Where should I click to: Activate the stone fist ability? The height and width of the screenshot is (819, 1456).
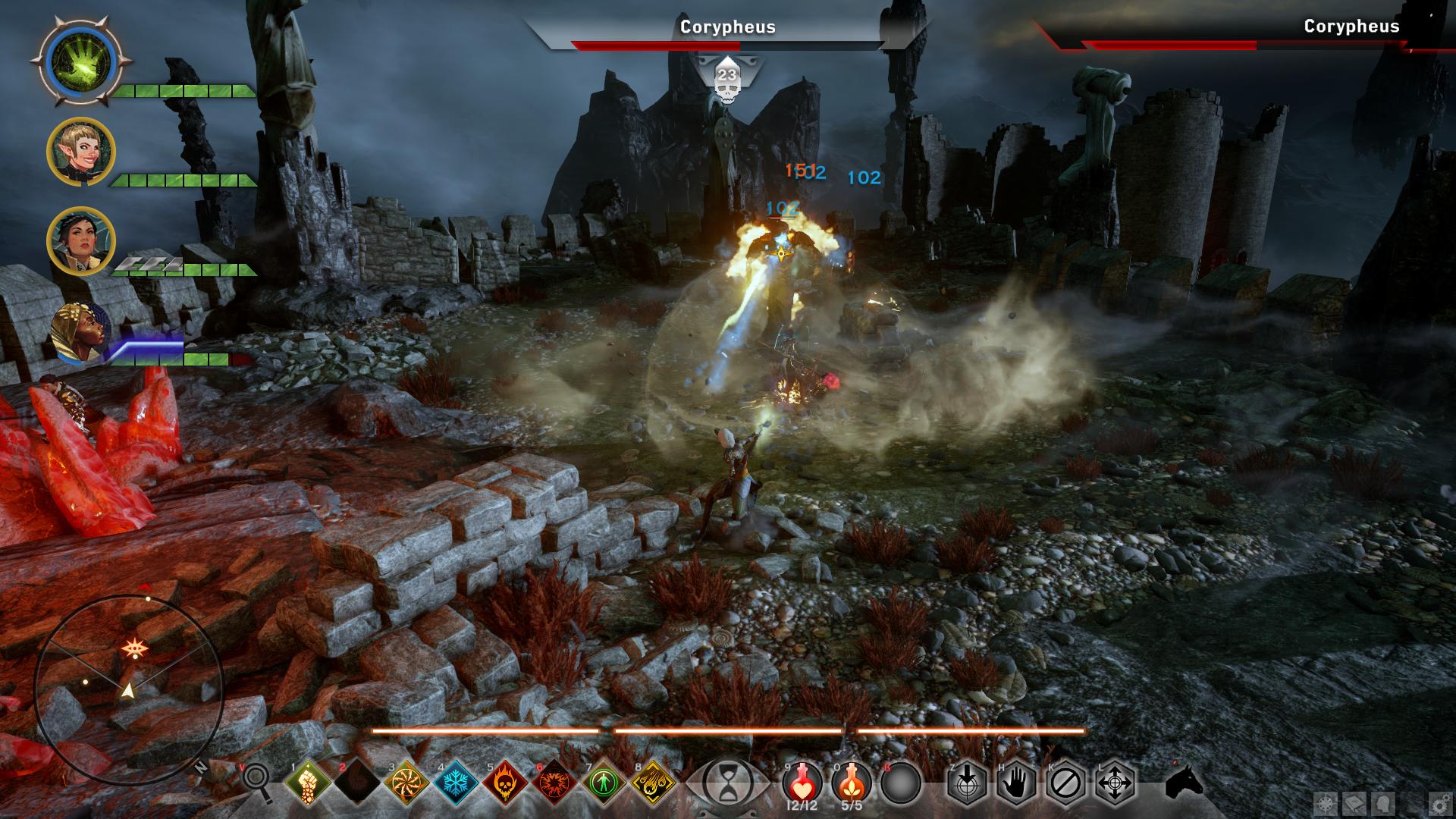pos(309,782)
